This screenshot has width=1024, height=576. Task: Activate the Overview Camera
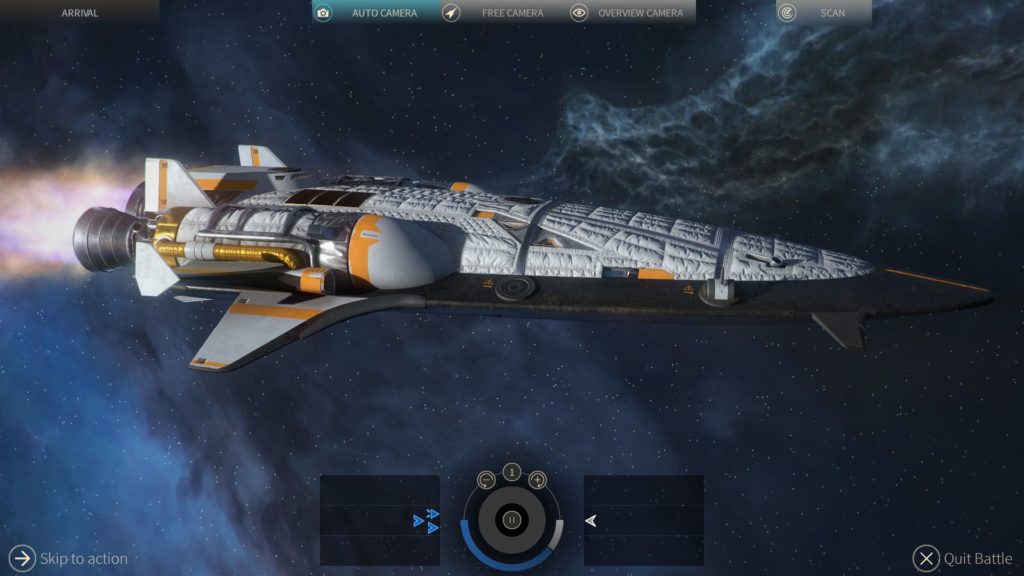(629, 13)
